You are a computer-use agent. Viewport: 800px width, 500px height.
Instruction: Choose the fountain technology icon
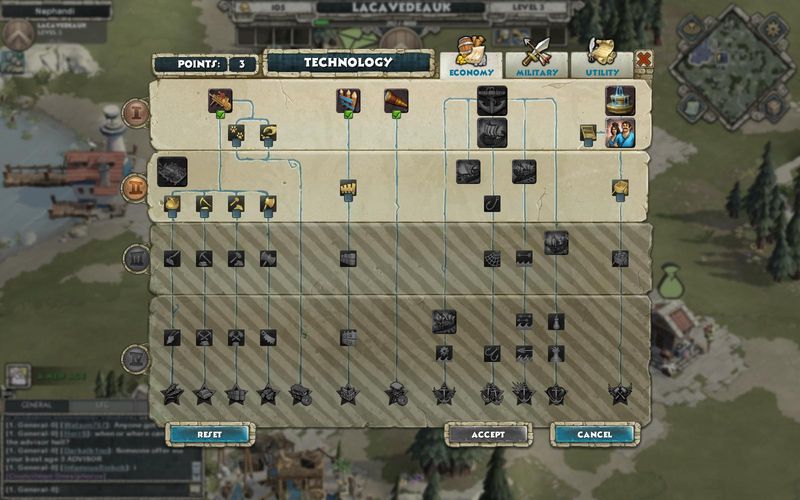point(620,99)
